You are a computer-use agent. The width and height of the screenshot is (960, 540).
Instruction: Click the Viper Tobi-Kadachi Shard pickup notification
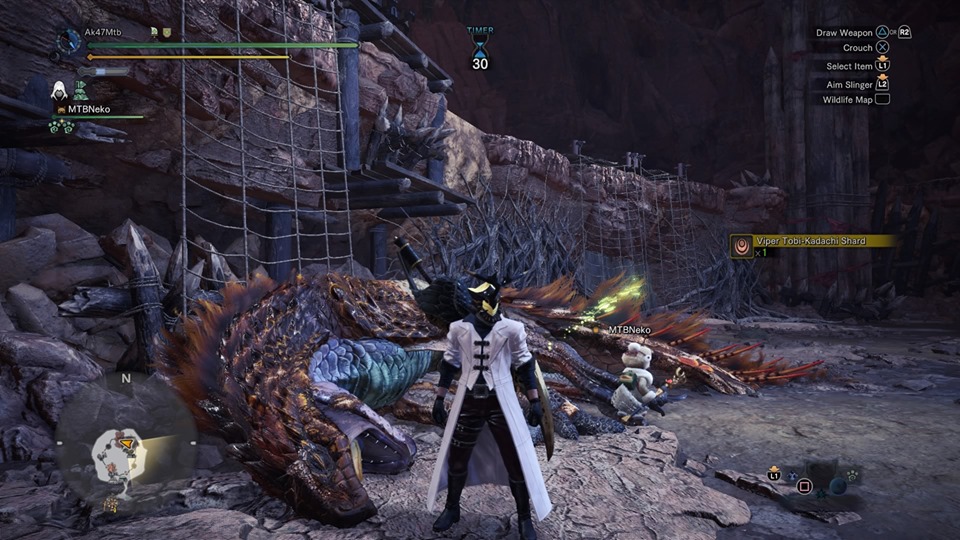pos(812,242)
